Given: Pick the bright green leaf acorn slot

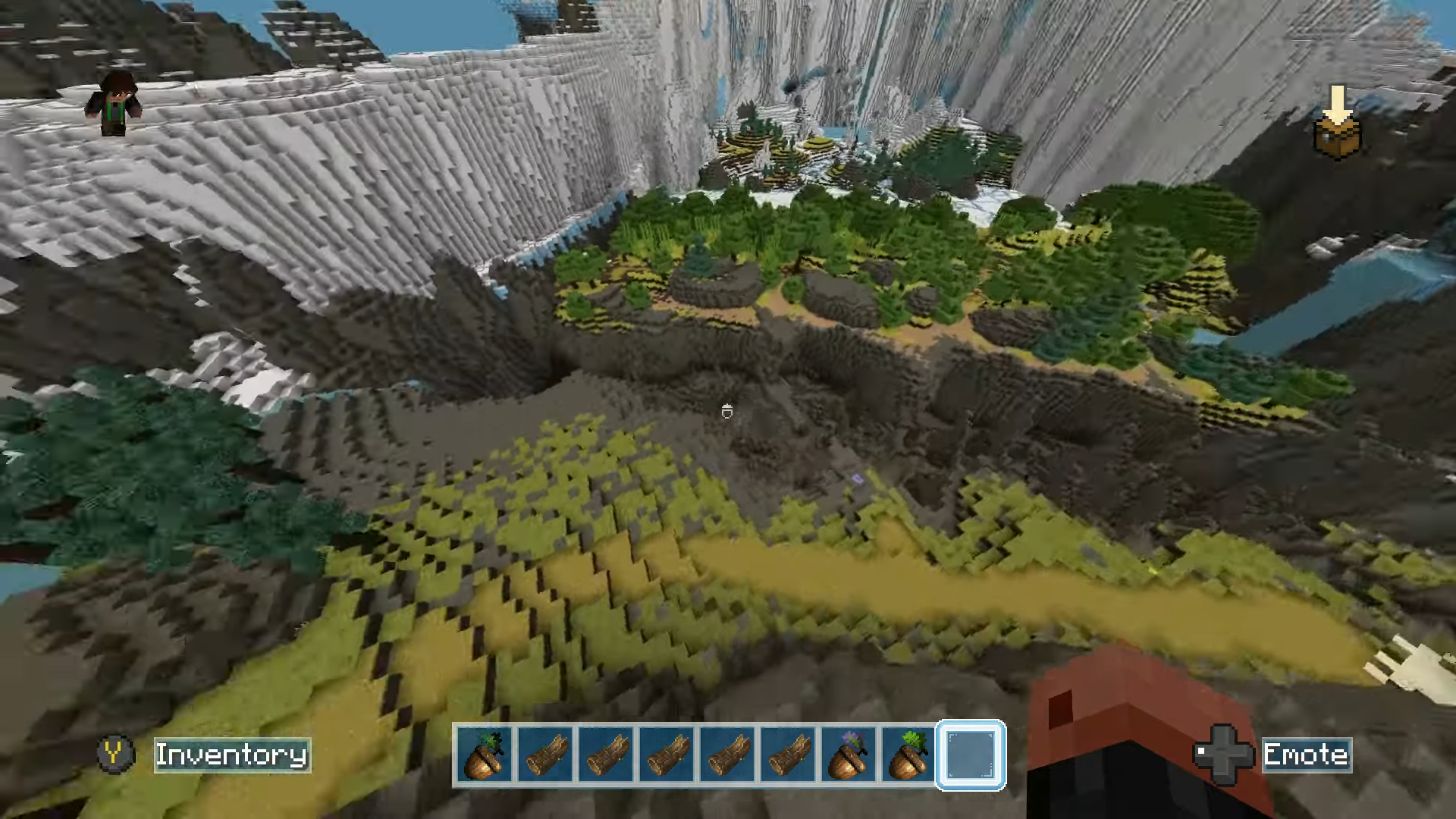Looking at the screenshot, I should [908, 755].
